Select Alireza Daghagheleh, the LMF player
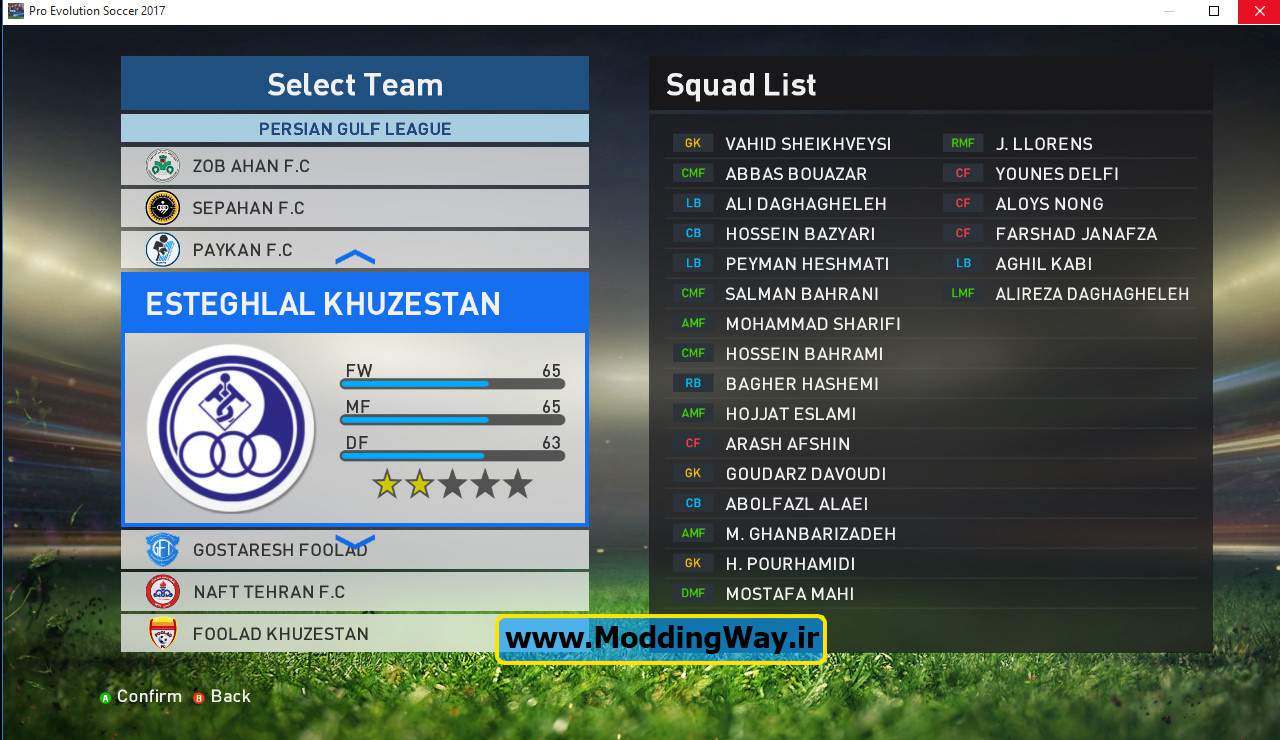 1091,294
